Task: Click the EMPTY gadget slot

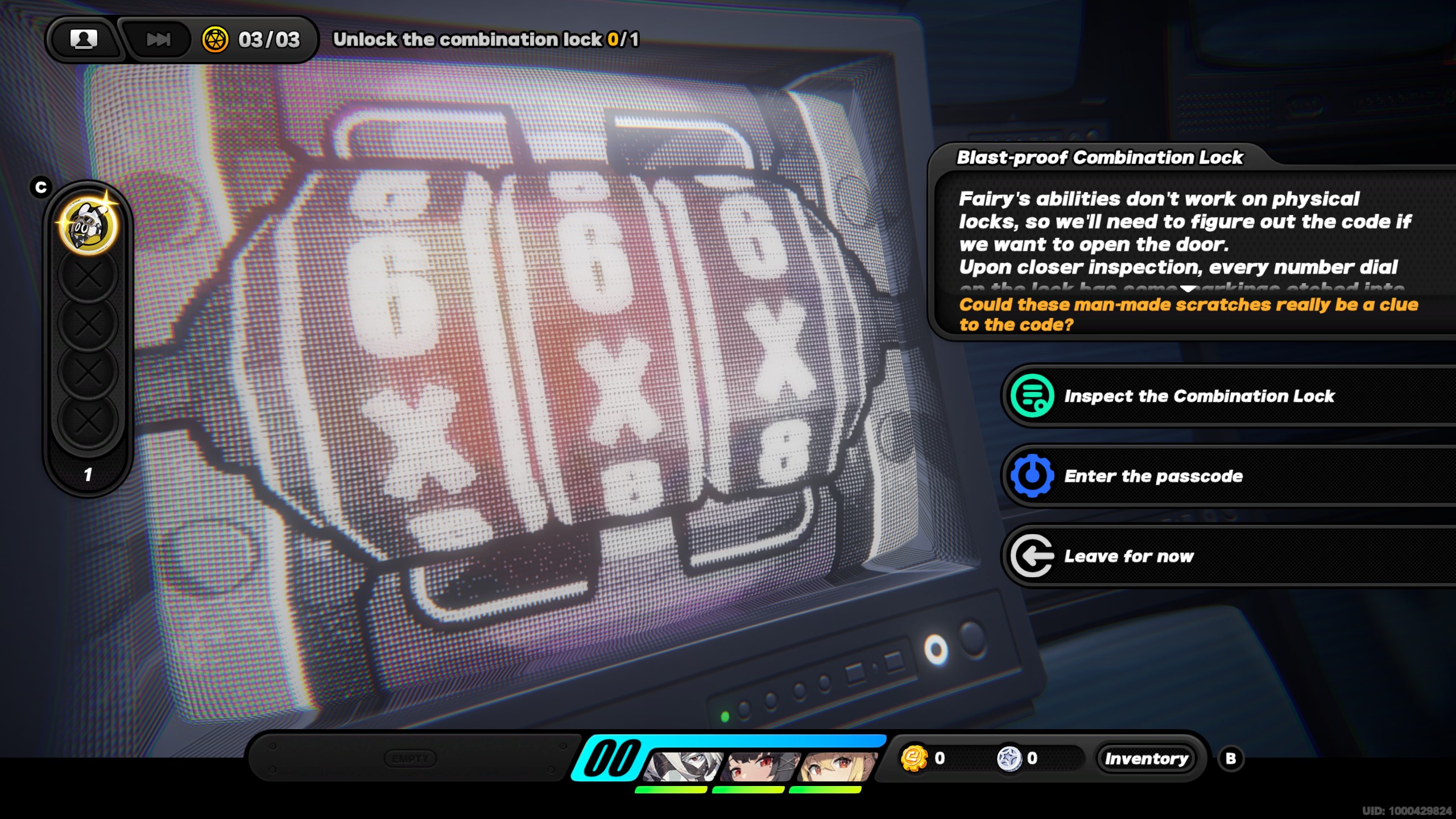Action: pos(411,758)
